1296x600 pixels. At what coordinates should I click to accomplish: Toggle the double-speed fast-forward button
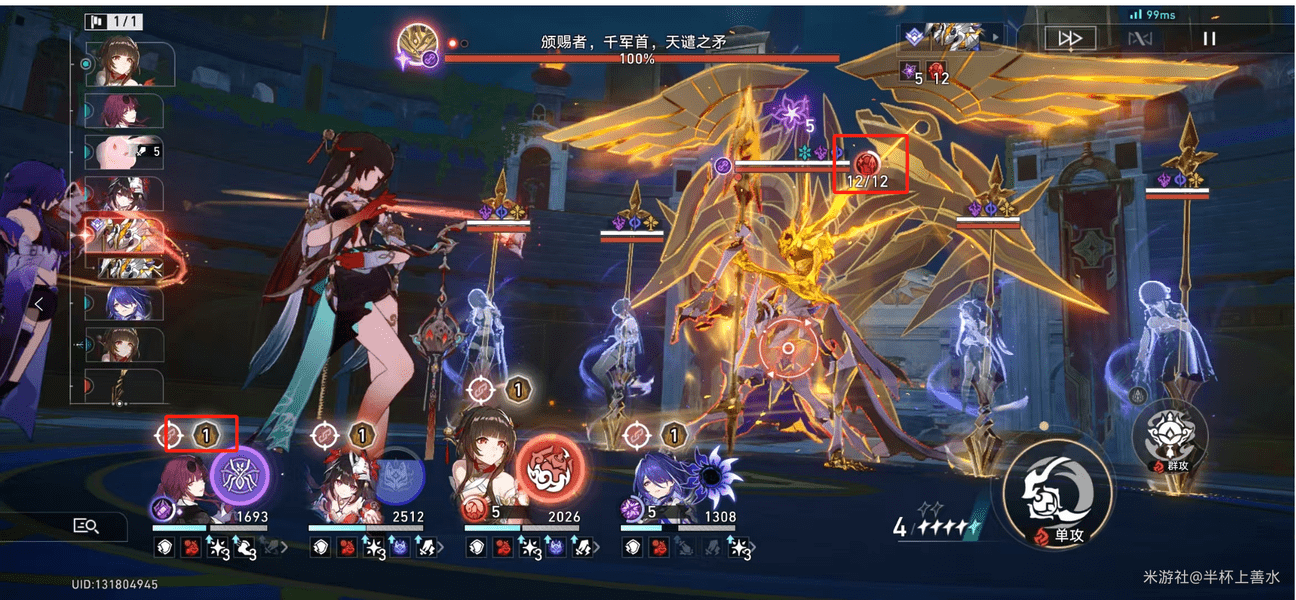tap(1070, 38)
